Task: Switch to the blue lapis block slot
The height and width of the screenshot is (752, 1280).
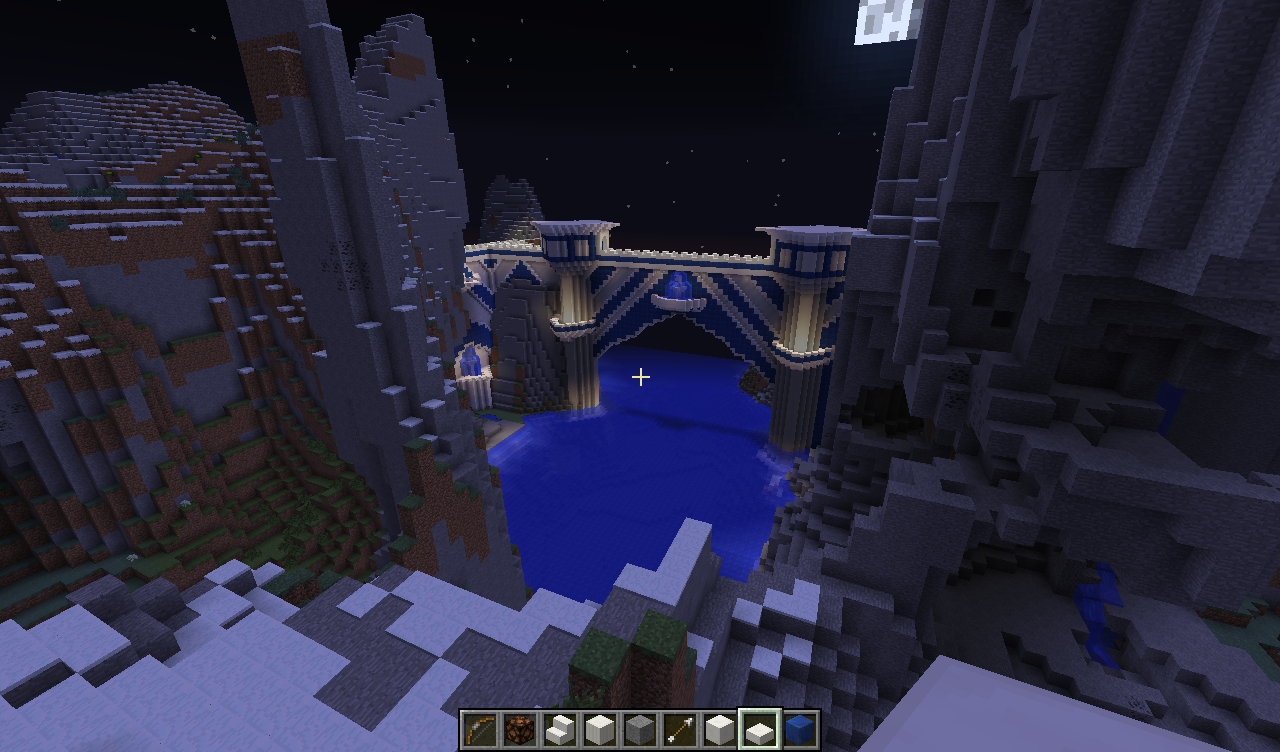Action: (800, 729)
